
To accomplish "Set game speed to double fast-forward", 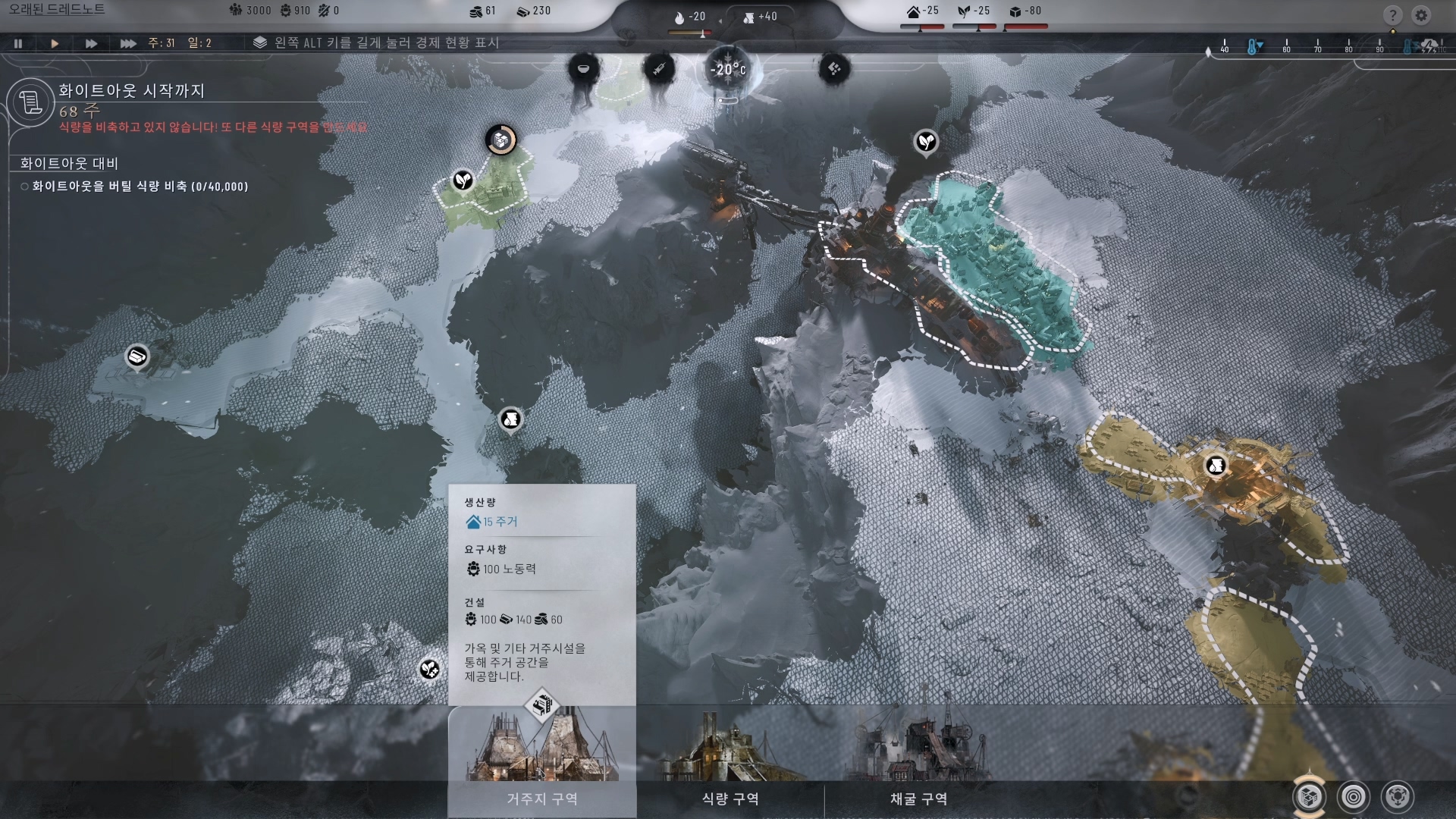I will point(91,44).
